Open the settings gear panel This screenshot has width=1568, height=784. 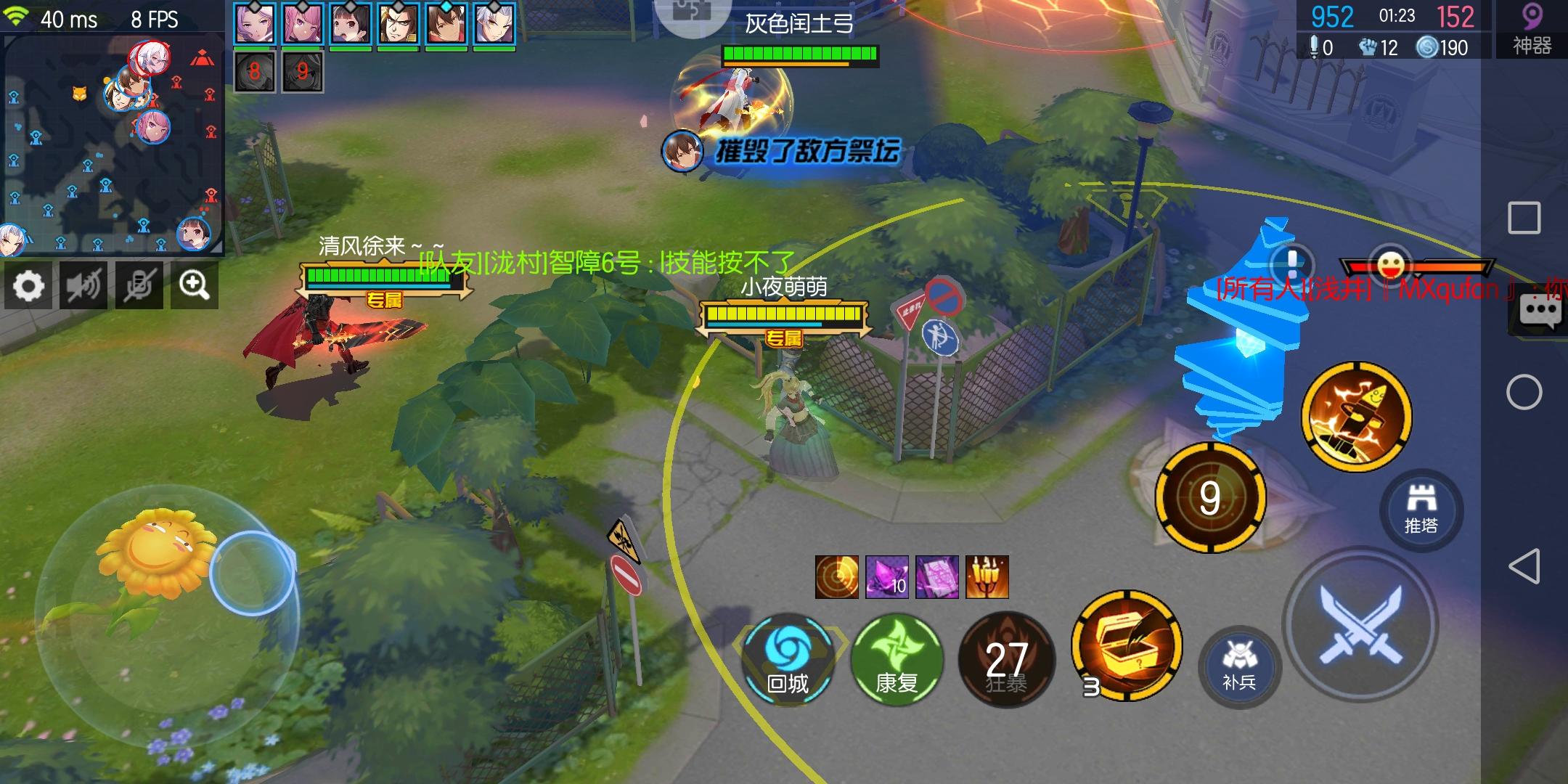[x=28, y=286]
